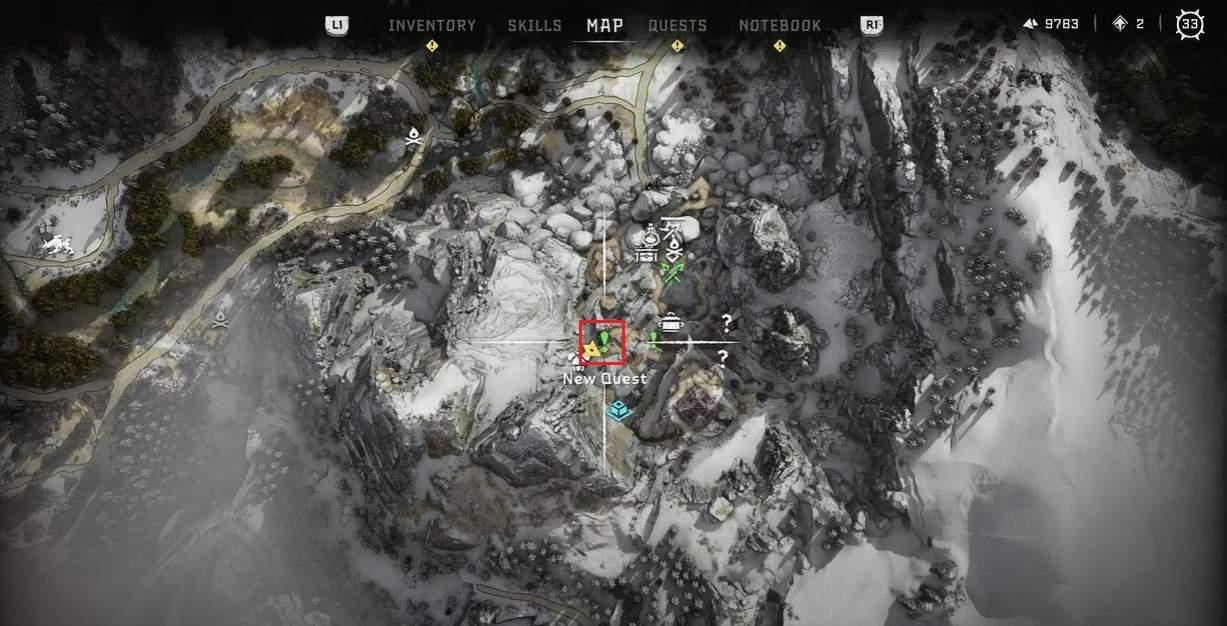Image resolution: width=1227 pixels, height=626 pixels.
Task: Select the Map tab
Action: click(x=605, y=25)
